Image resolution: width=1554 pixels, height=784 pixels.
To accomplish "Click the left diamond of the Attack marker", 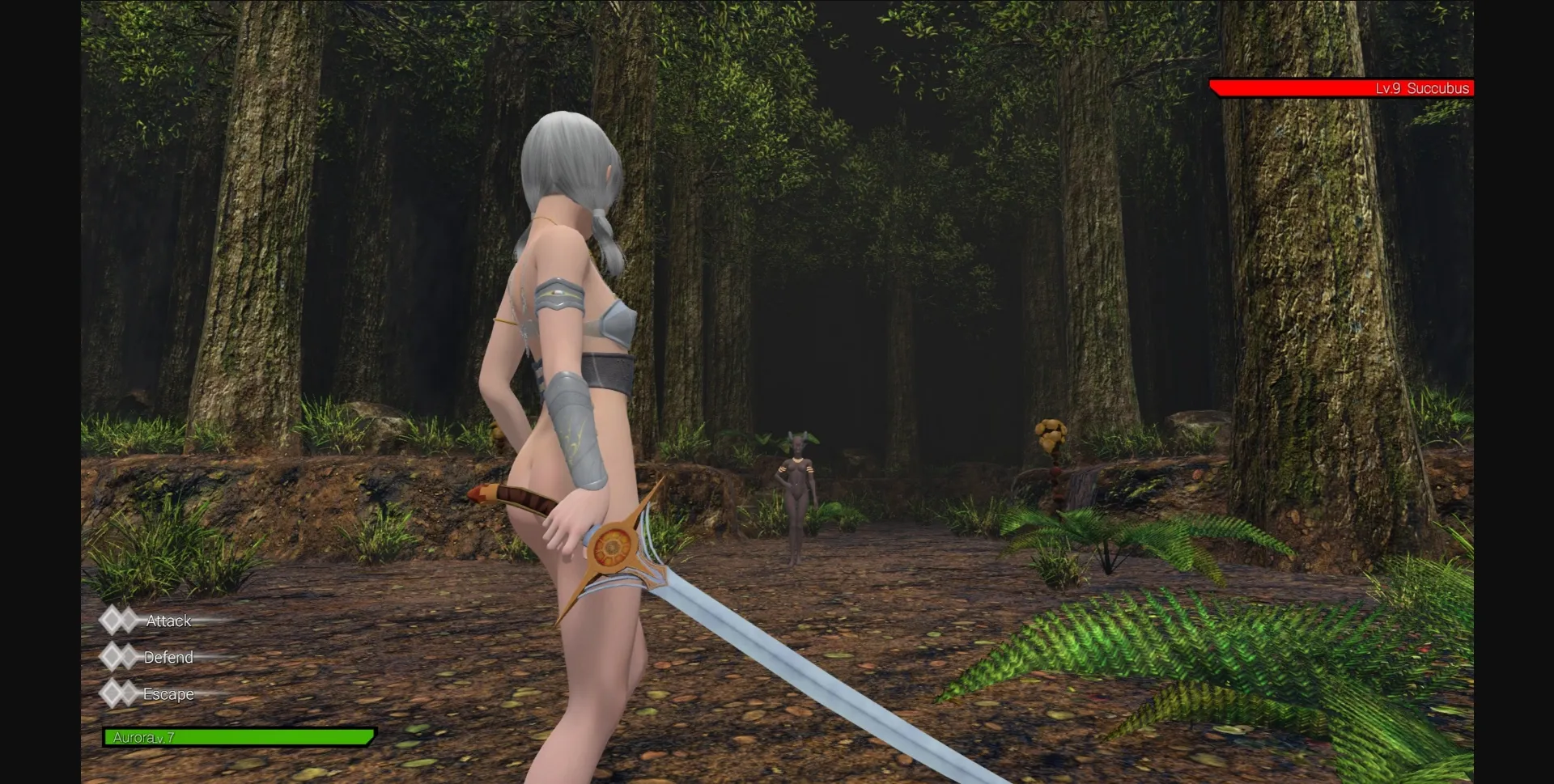I will (112, 620).
